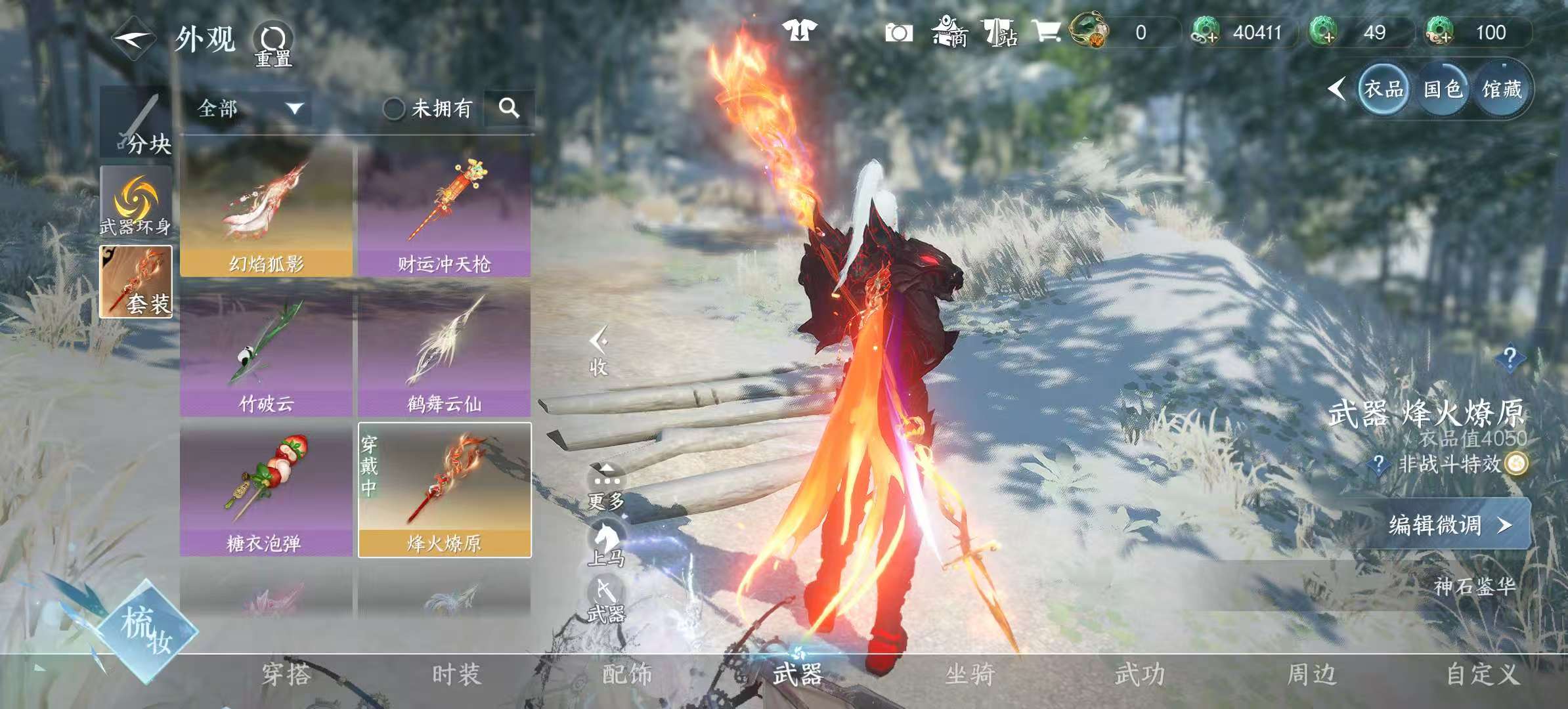
Task: Go back with the top-left arrow
Action: pyautogui.click(x=133, y=38)
